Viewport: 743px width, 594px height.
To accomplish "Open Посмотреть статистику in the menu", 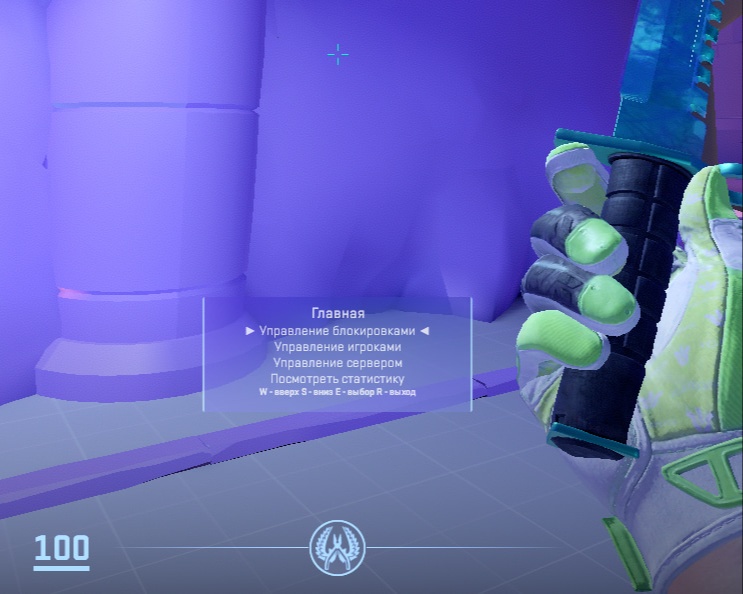I will [337, 378].
